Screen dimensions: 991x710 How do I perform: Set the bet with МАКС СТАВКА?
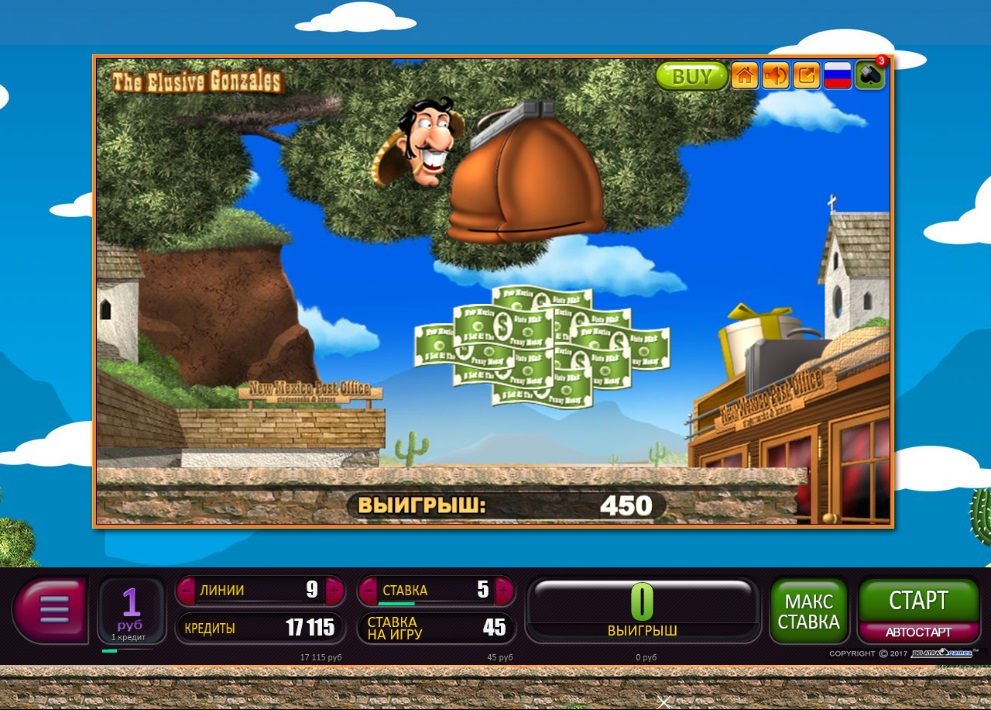(x=809, y=611)
